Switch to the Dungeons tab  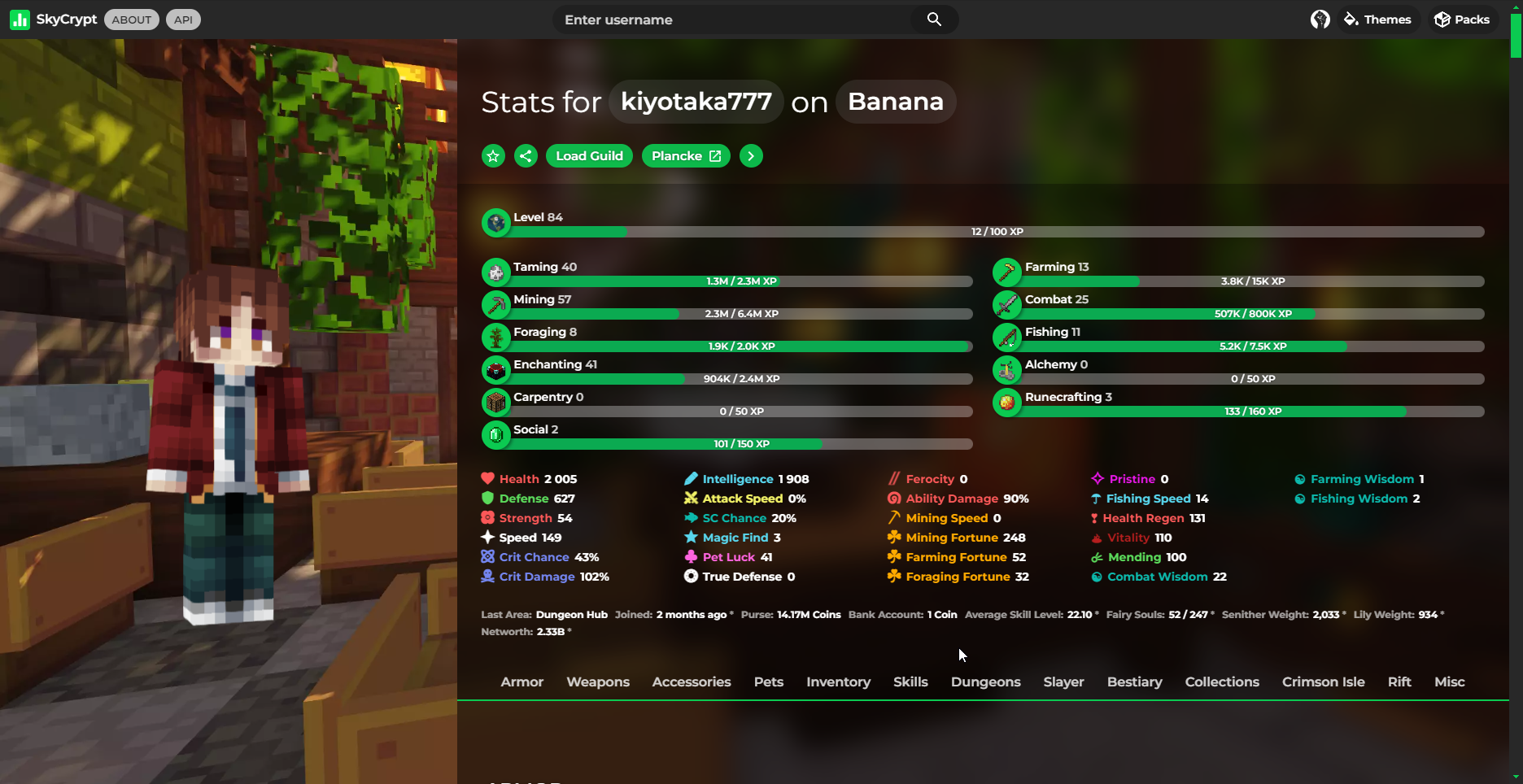[x=985, y=682]
